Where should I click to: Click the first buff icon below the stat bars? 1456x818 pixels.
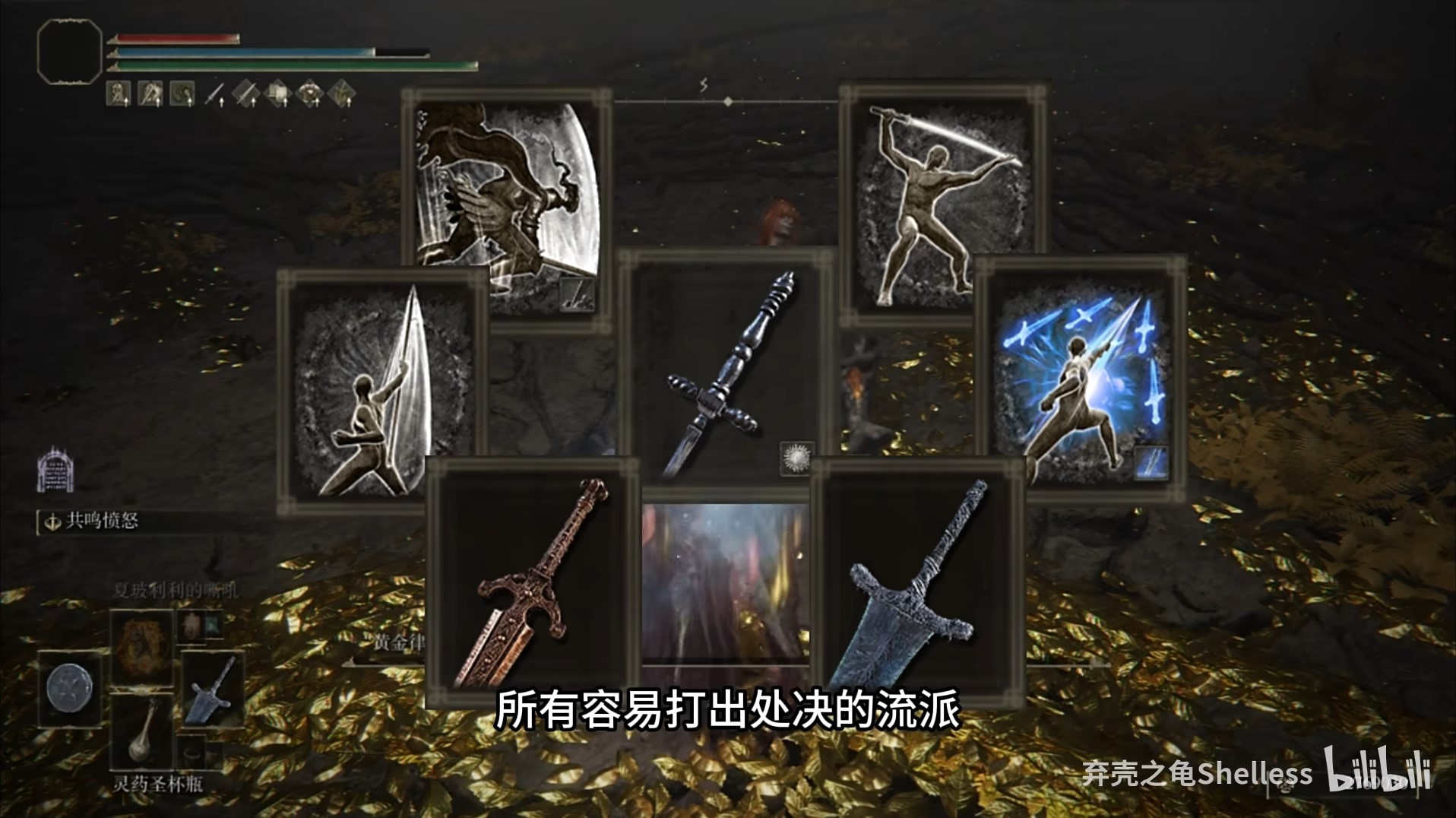pos(119,94)
